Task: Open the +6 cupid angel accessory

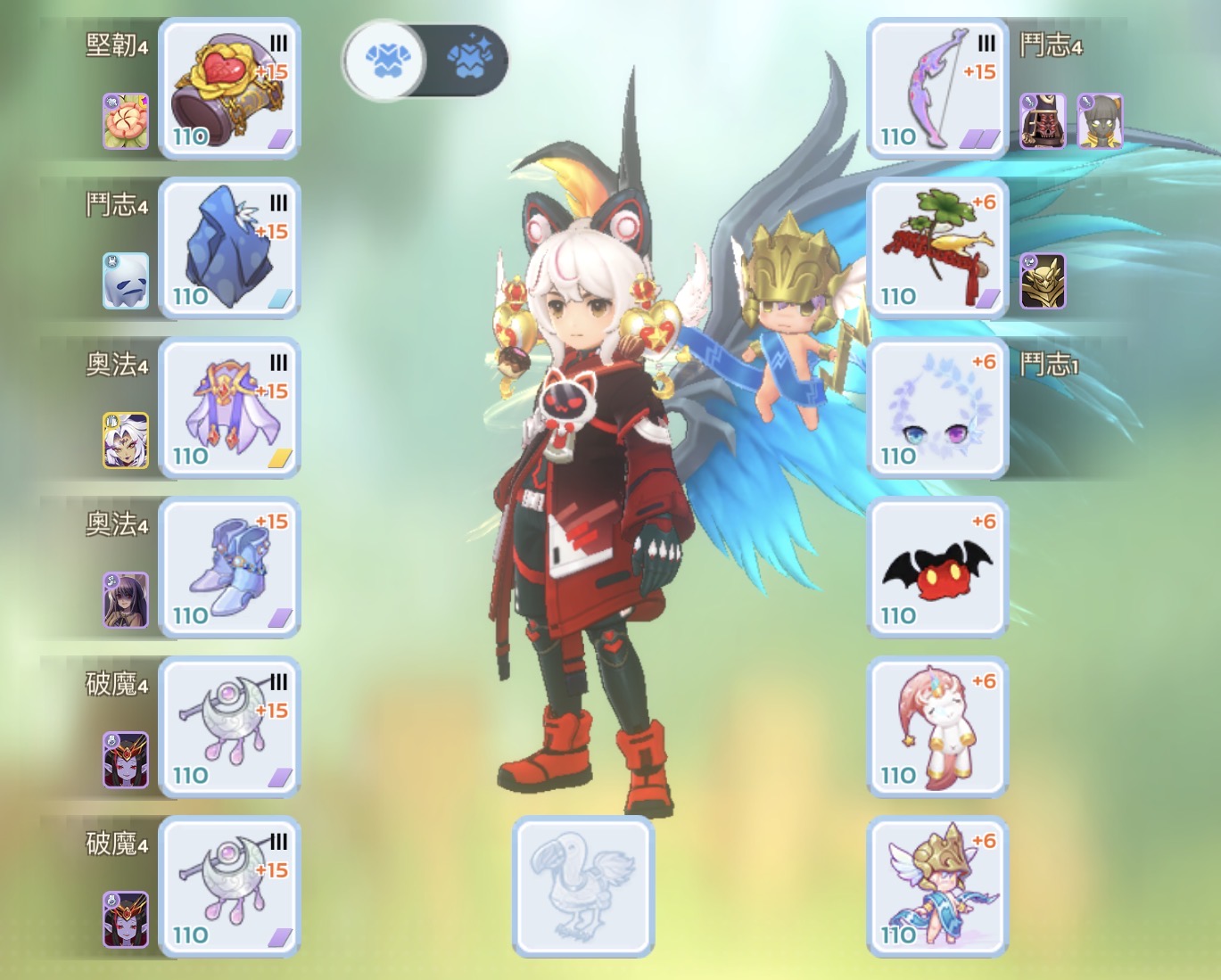Action: coord(936,885)
